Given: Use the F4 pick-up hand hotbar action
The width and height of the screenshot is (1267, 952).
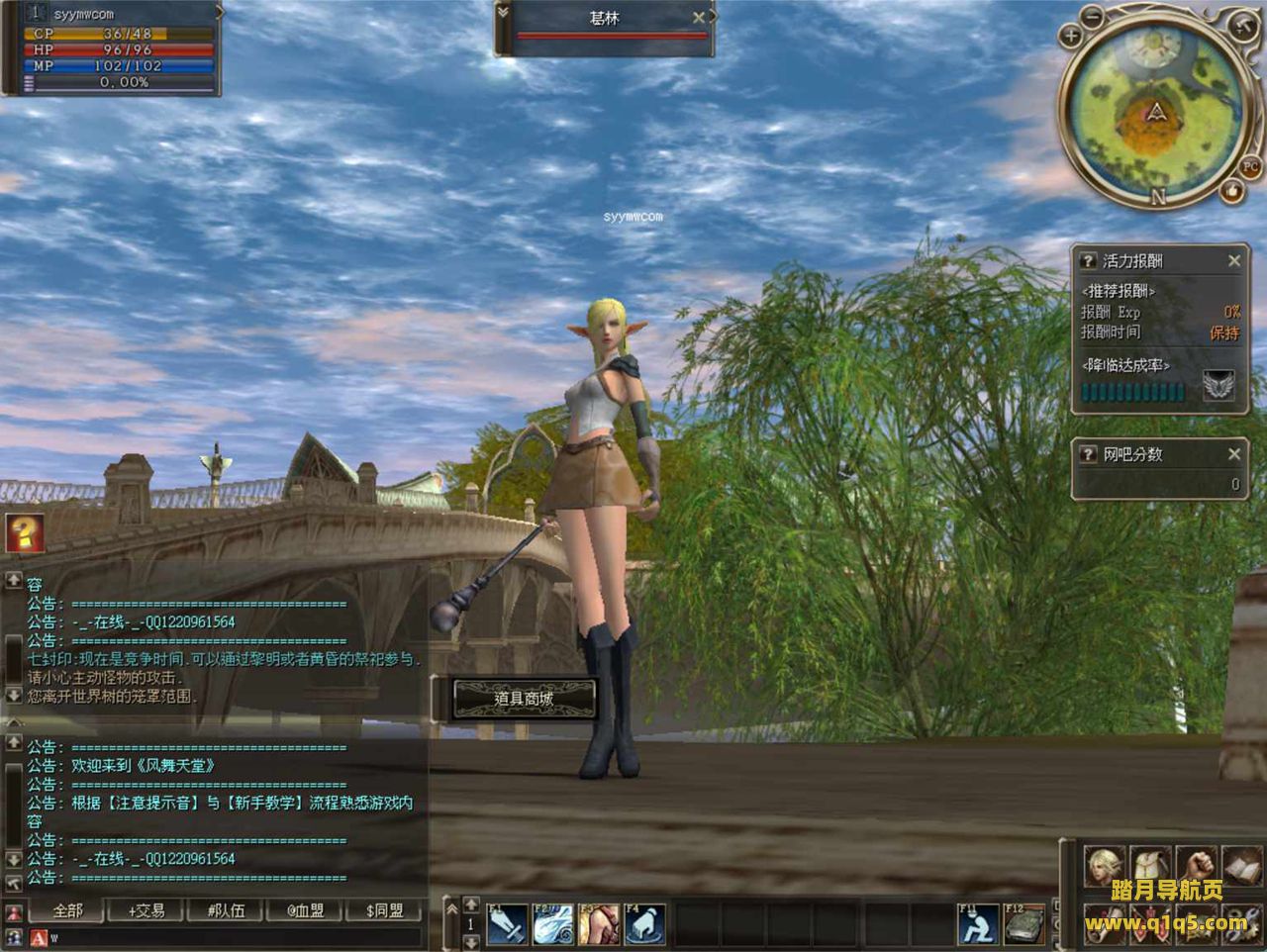Looking at the screenshot, I should 644,925.
